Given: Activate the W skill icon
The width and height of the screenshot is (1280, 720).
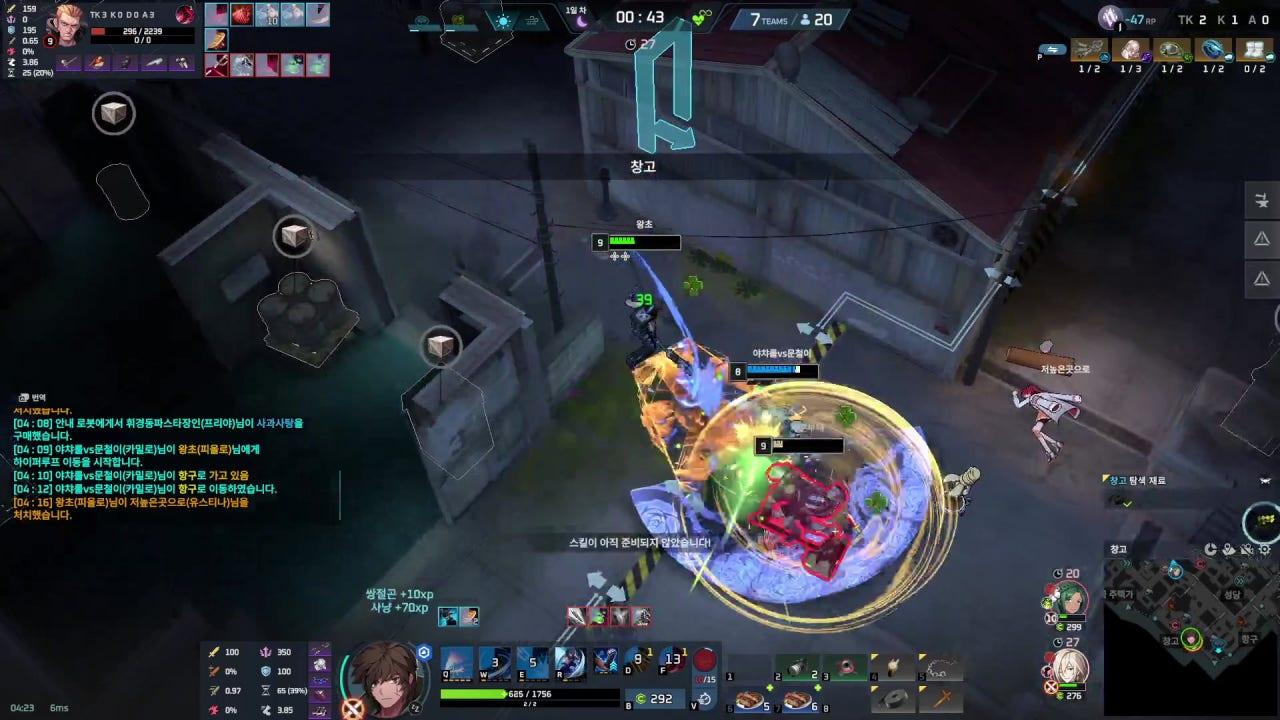Looking at the screenshot, I should pos(491,660).
